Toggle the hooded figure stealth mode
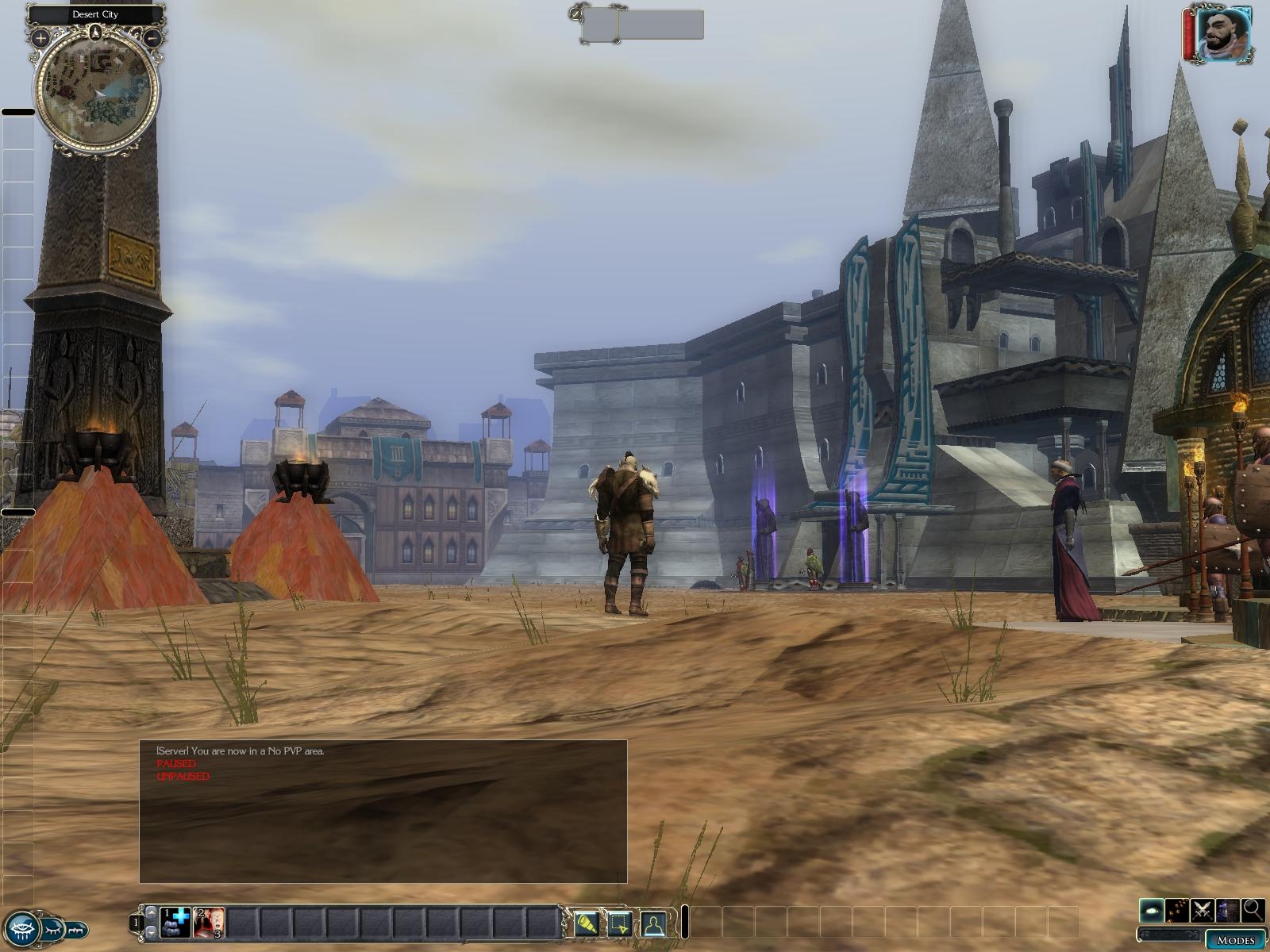The image size is (1270, 952). click(1228, 910)
